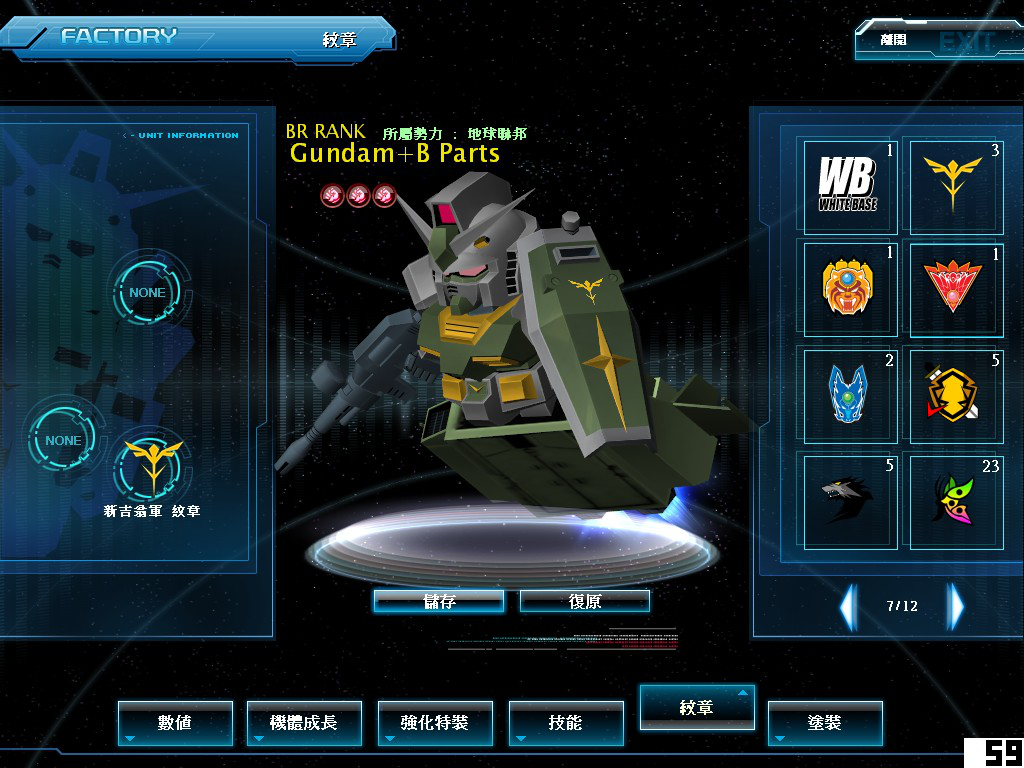Image resolution: width=1024 pixels, height=768 pixels.
Task: Choose the red lotus-shaped emblem
Action: click(953, 288)
